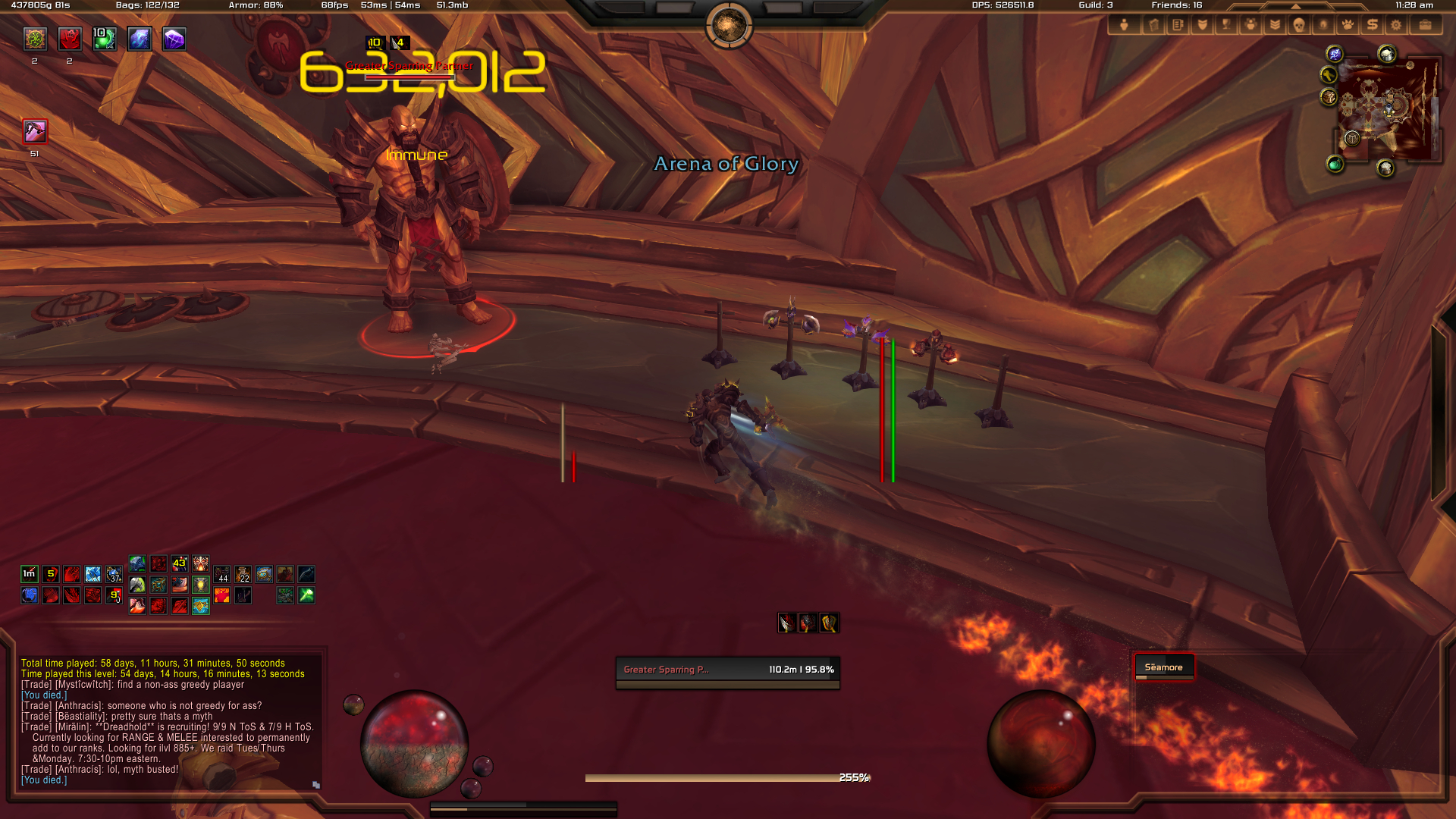
Task: Open the skull encounter journal button
Action: point(1299,25)
